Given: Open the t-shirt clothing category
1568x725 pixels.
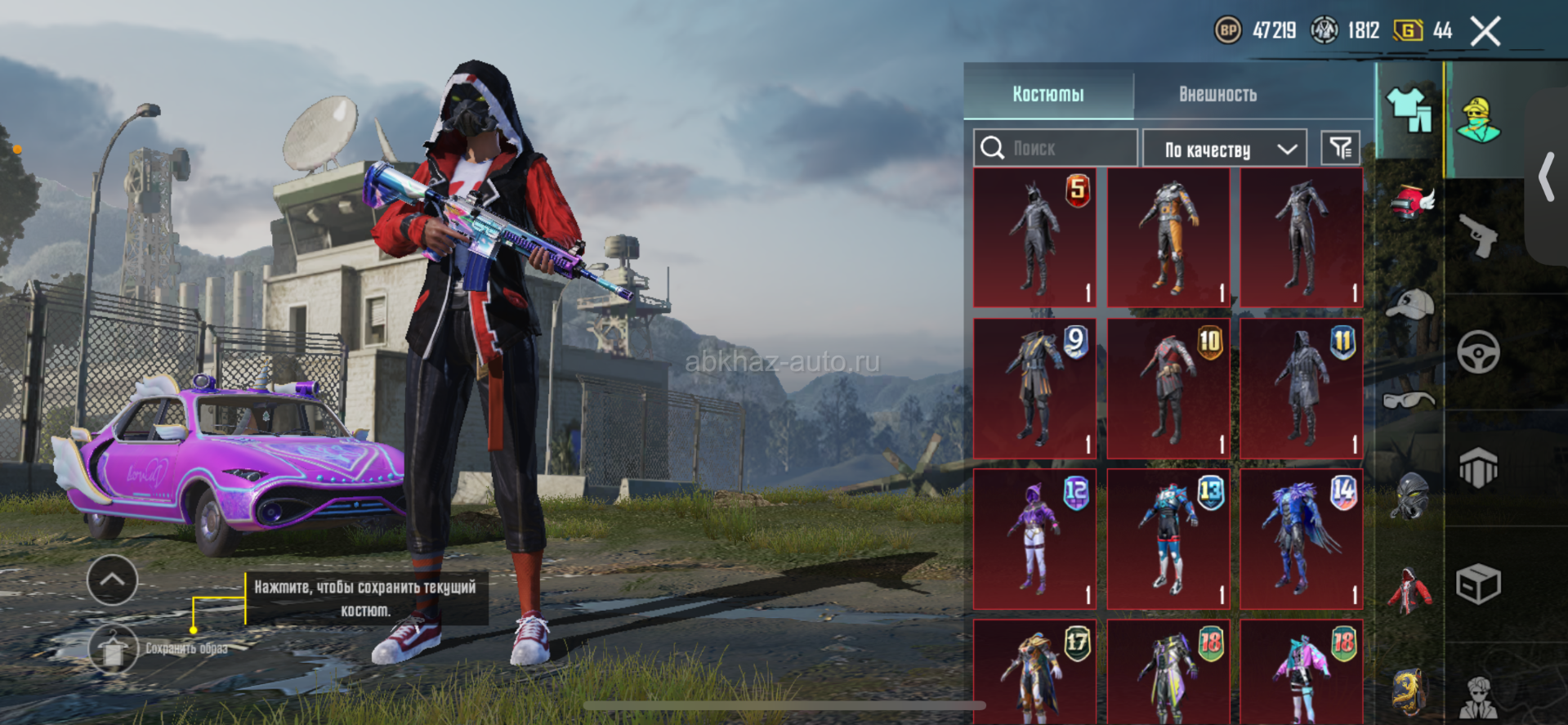Looking at the screenshot, I should tap(1409, 110).
